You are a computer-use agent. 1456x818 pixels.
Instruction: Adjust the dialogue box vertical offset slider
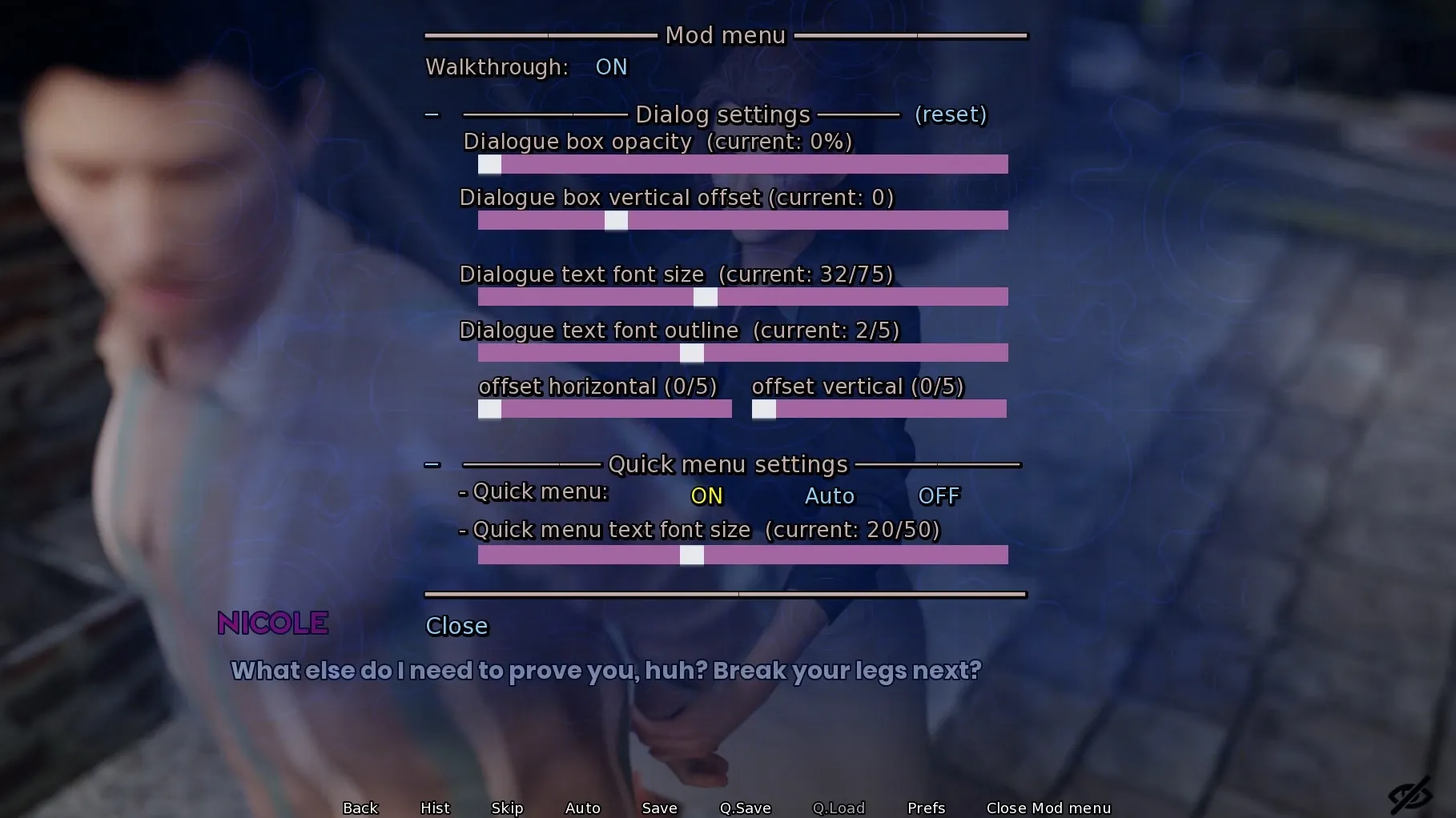(x=742, y=221)
